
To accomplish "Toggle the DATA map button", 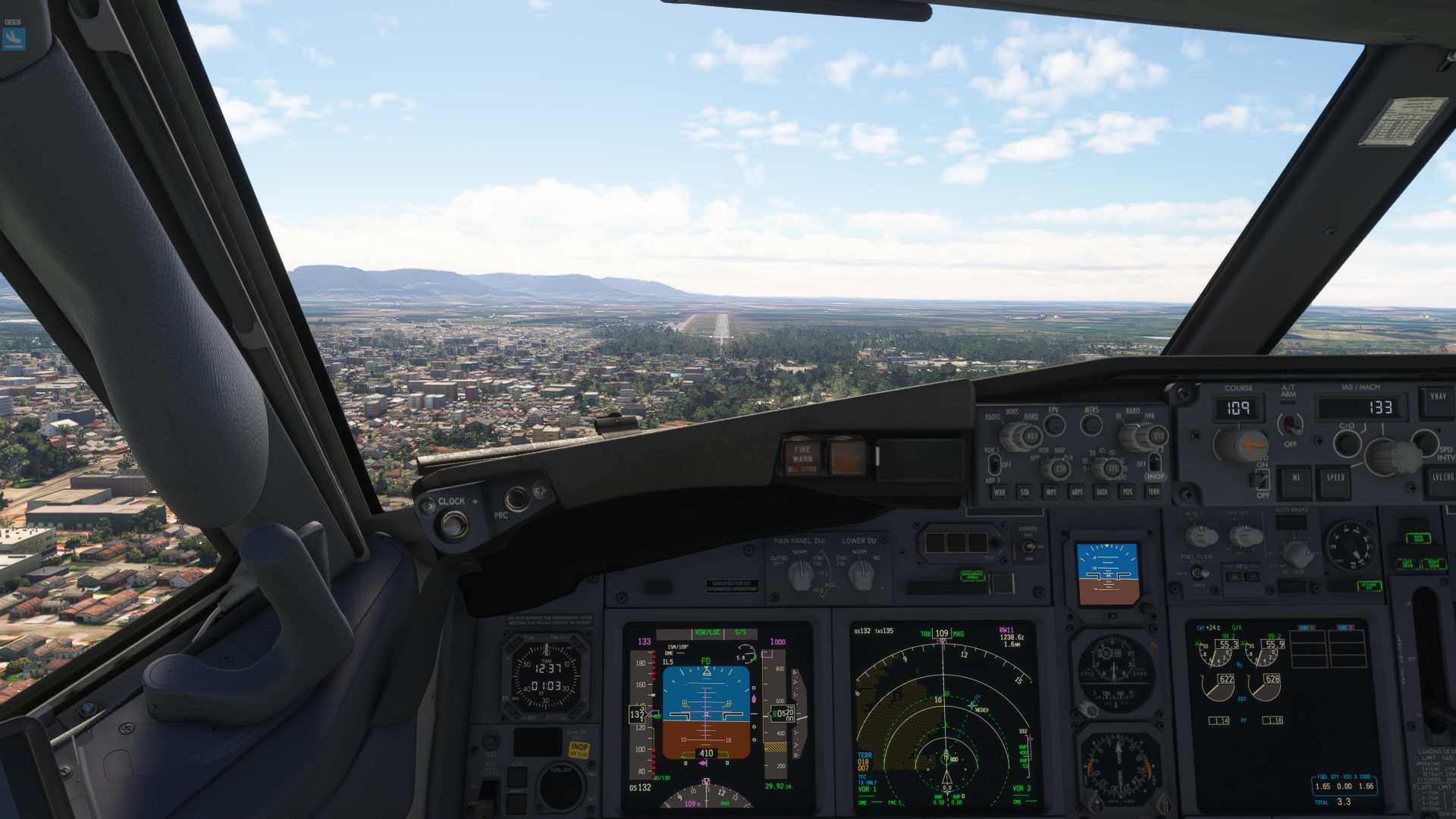I will [1103, 492].
